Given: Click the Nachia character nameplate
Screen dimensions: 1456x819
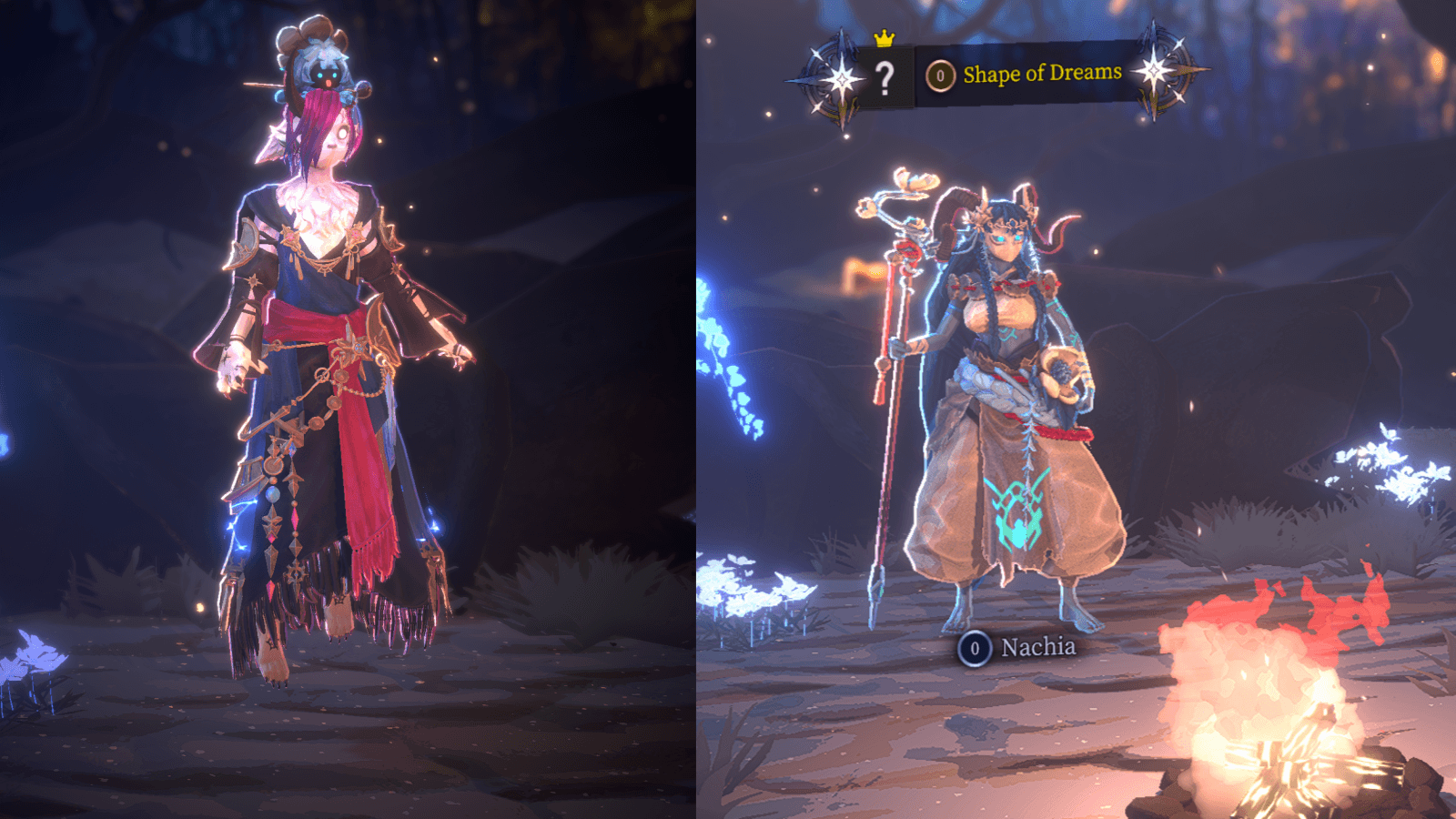Looking at the screenshot, I should click(x=1018, y=648).
